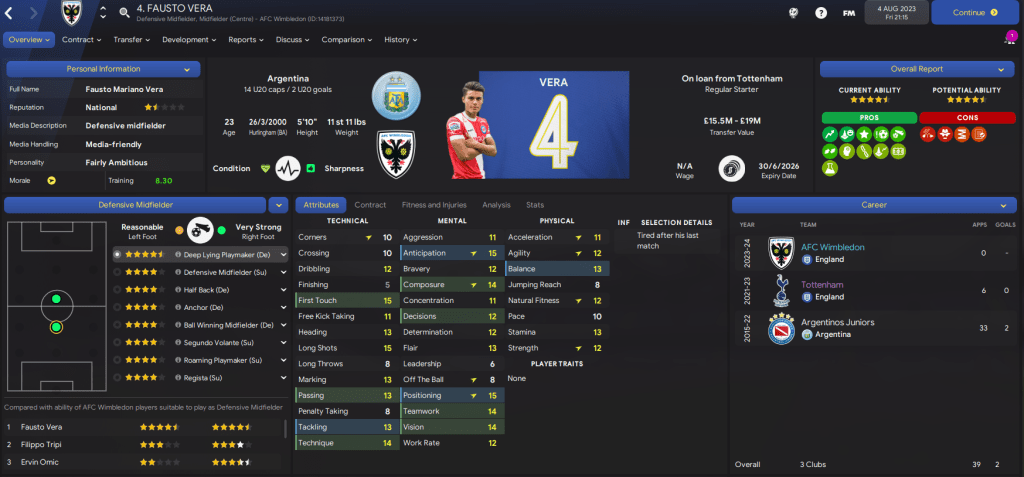The width and height of the screenshot is (1024, 477).
Task: Switch to the Analysis tab
Action: coord(496,204)
